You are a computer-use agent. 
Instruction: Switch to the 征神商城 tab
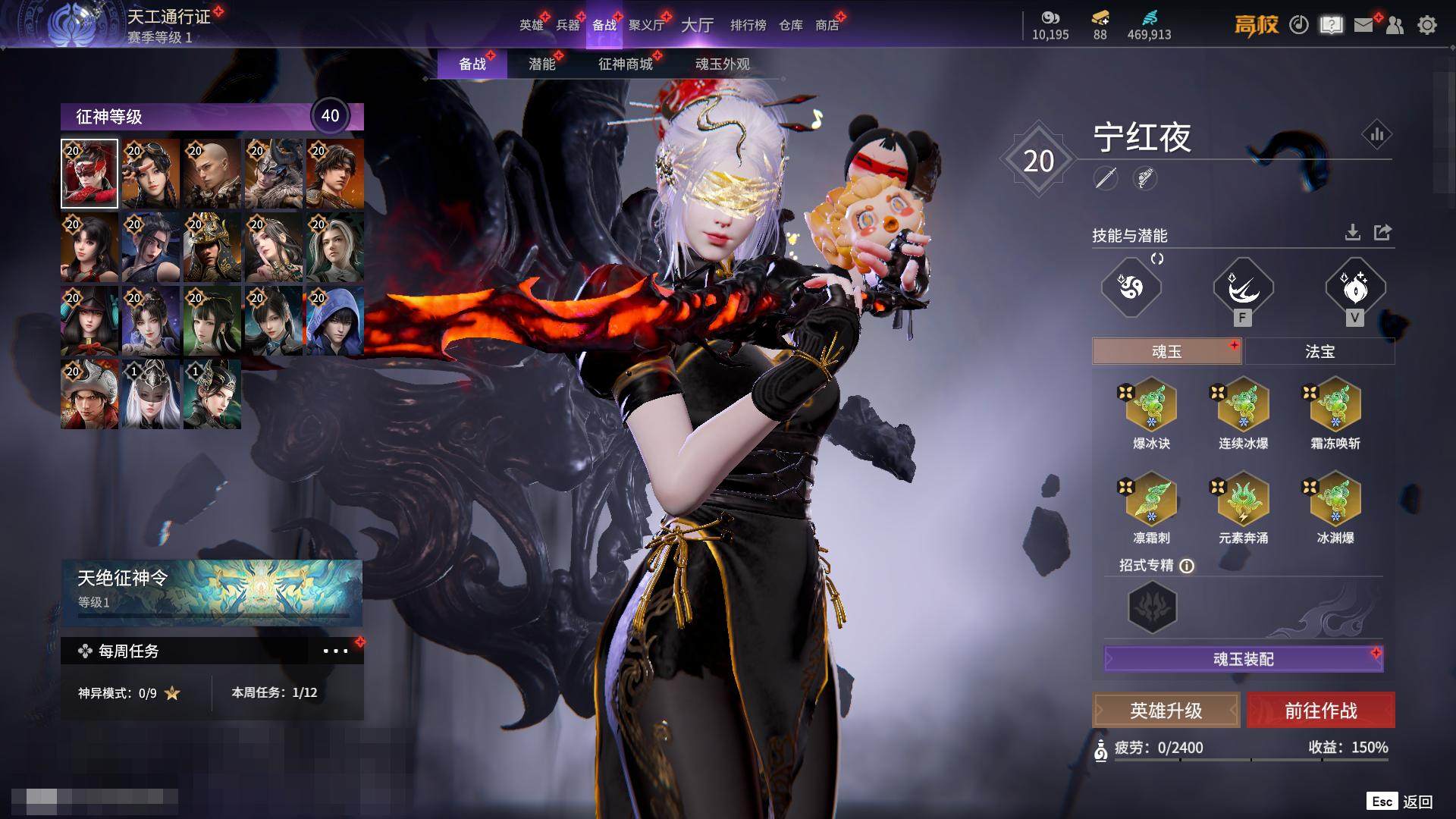[x=625, y=64]
